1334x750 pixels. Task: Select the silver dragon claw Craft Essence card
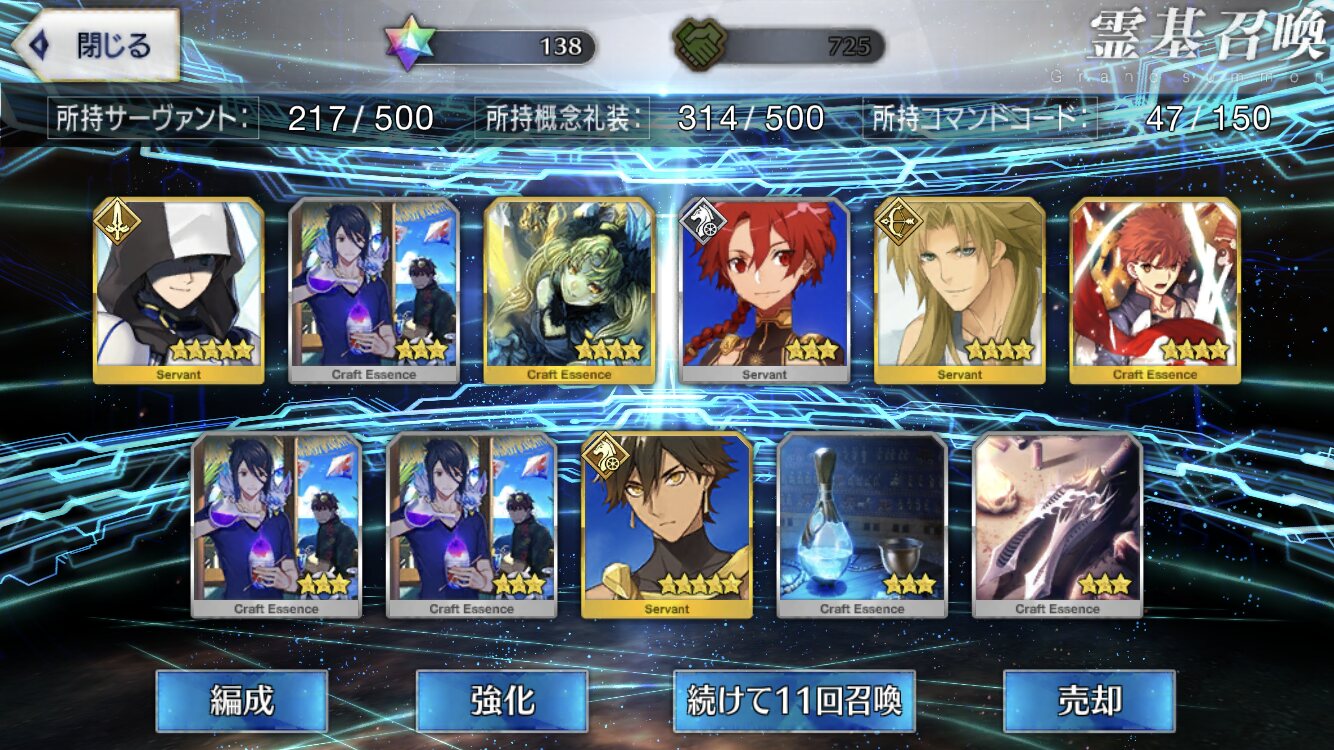pyautogui.click(x=1058, y=525)
